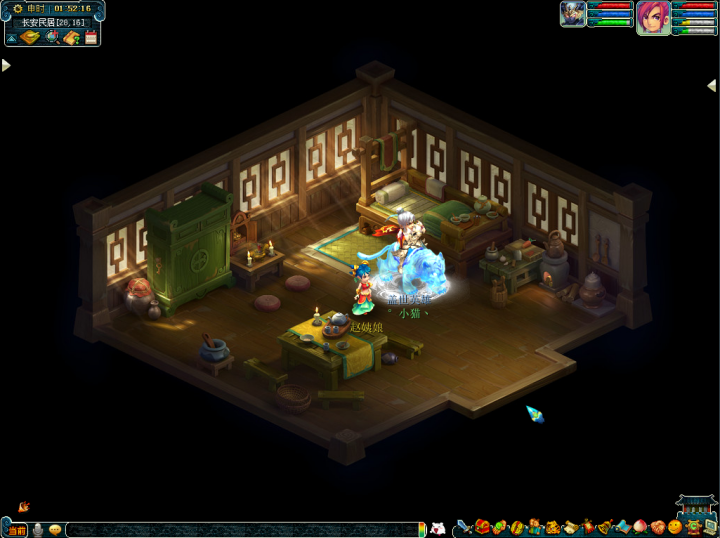Select the pet portrait beside the character
720x538 pixels.
click(x=573, y=14)
